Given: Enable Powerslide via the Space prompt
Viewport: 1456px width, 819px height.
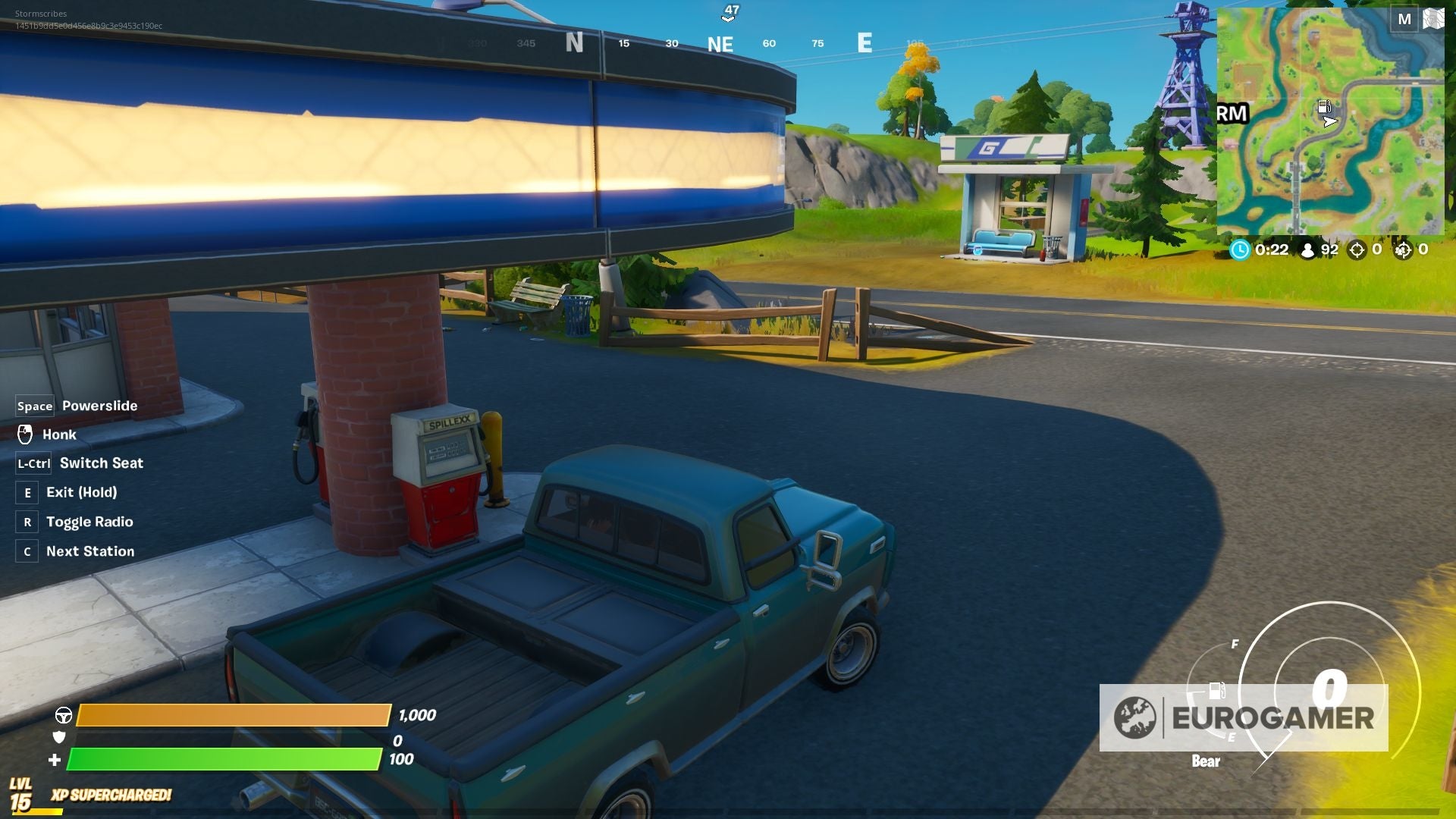Looking at the screenshot, I should click(34, 406).
